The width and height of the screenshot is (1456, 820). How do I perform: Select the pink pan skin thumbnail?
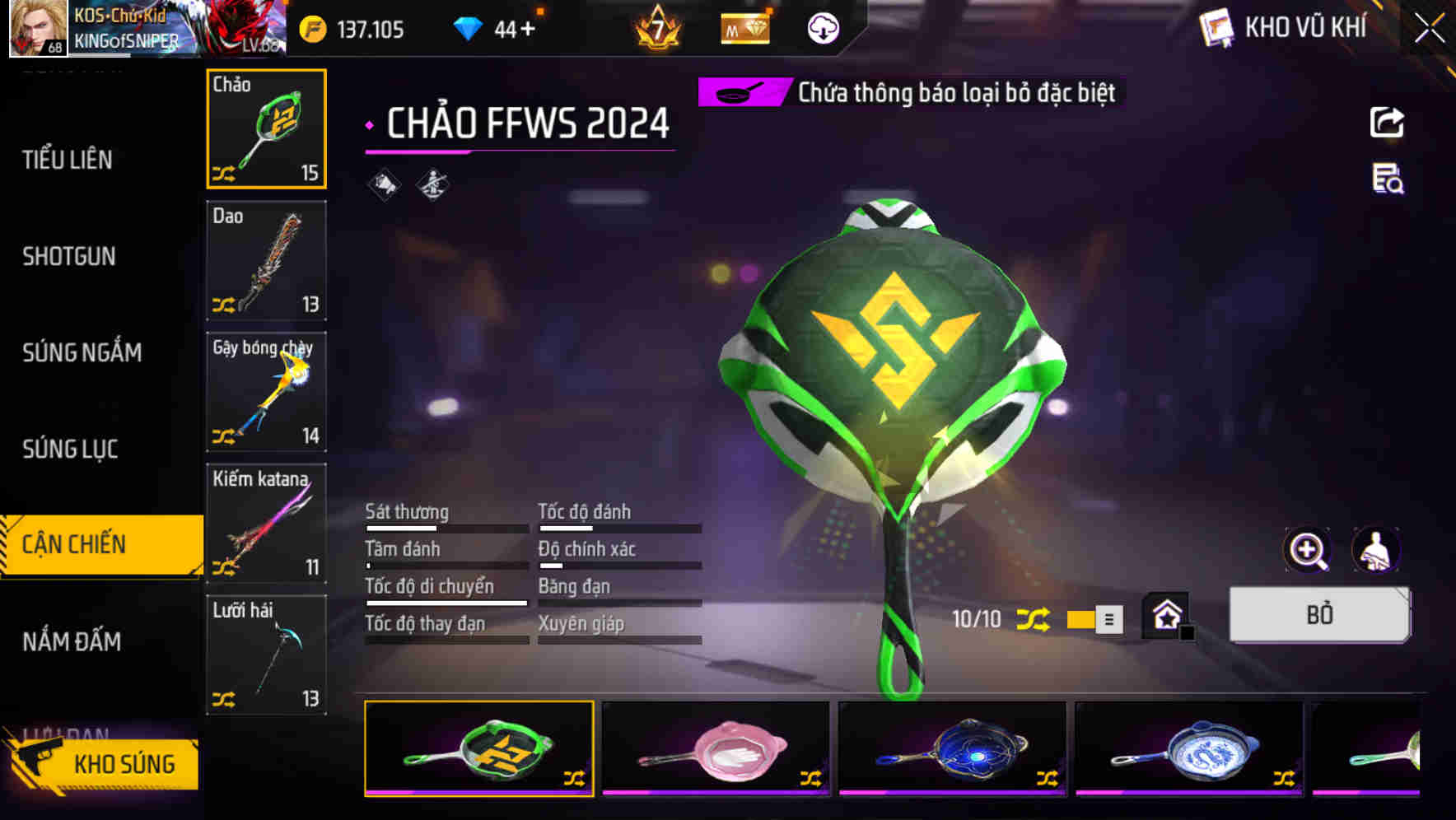715,750
